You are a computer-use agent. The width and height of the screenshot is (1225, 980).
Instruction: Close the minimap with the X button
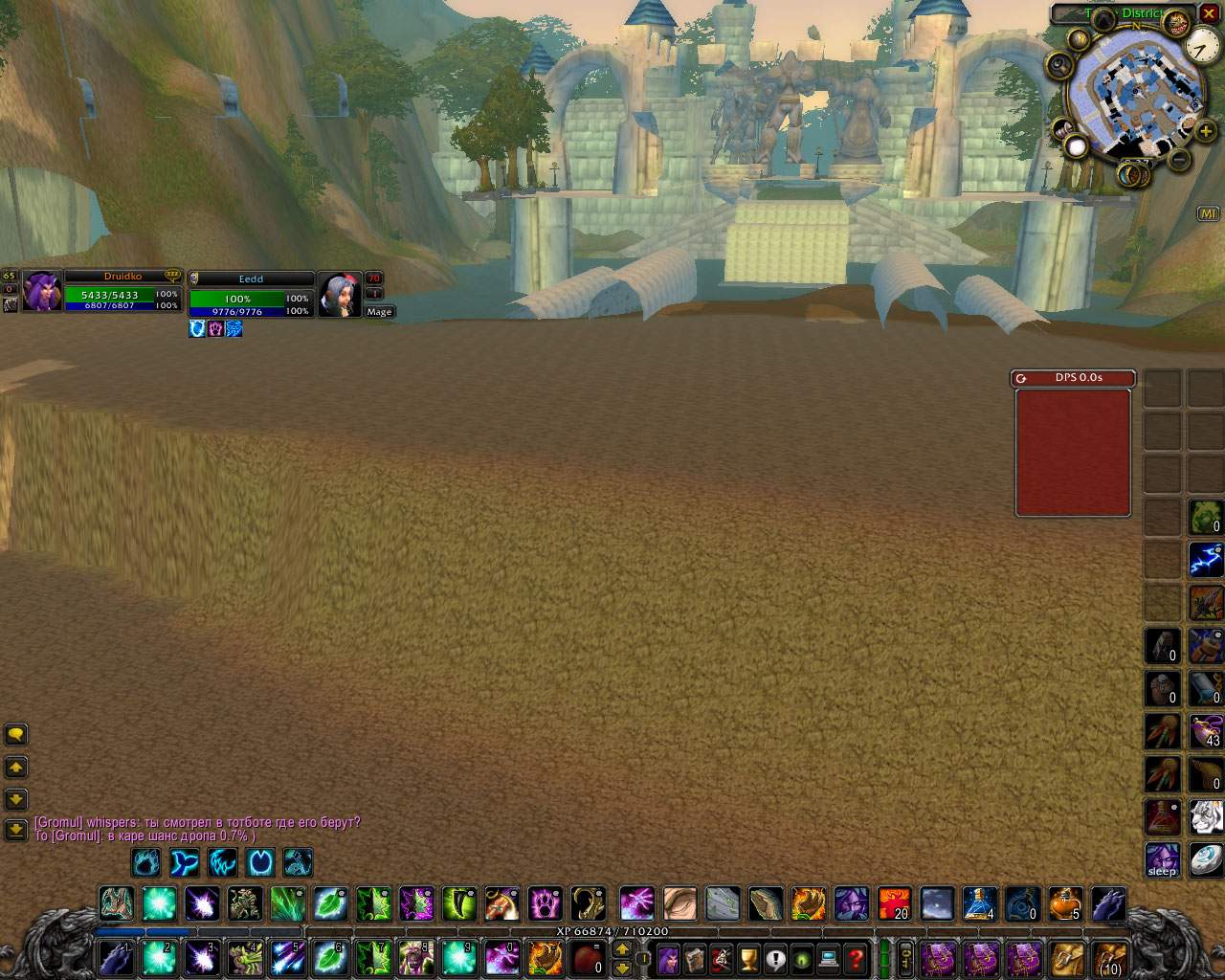pos(1209,14)
